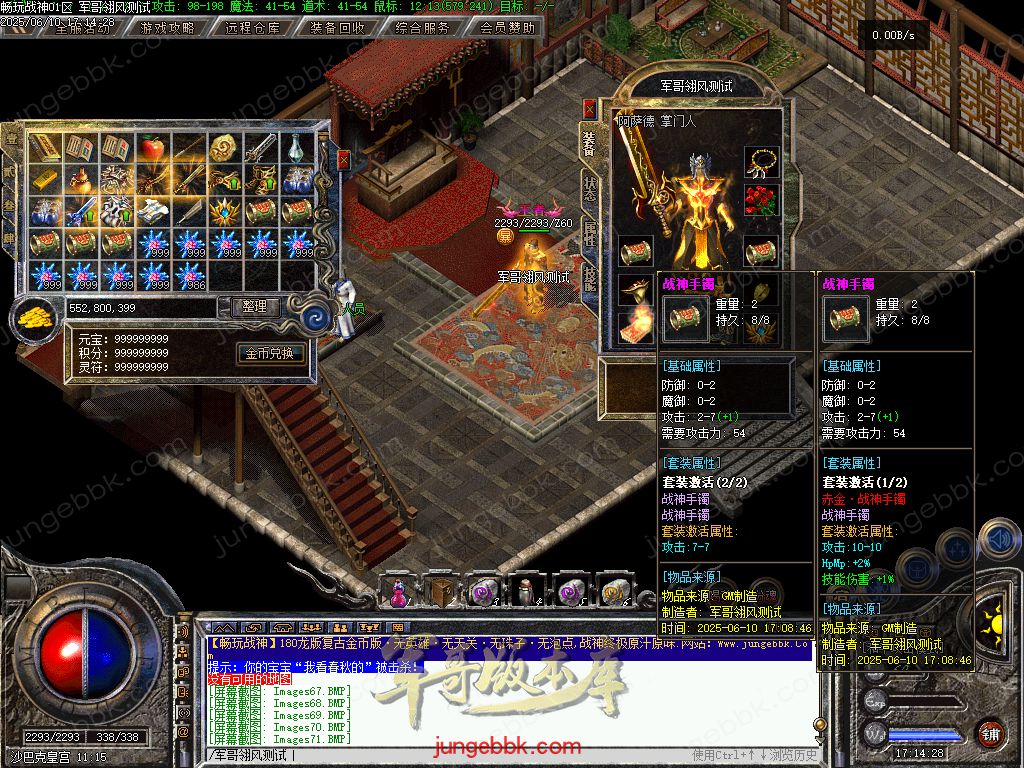Open the 铺 shop button

pos(989,733)
